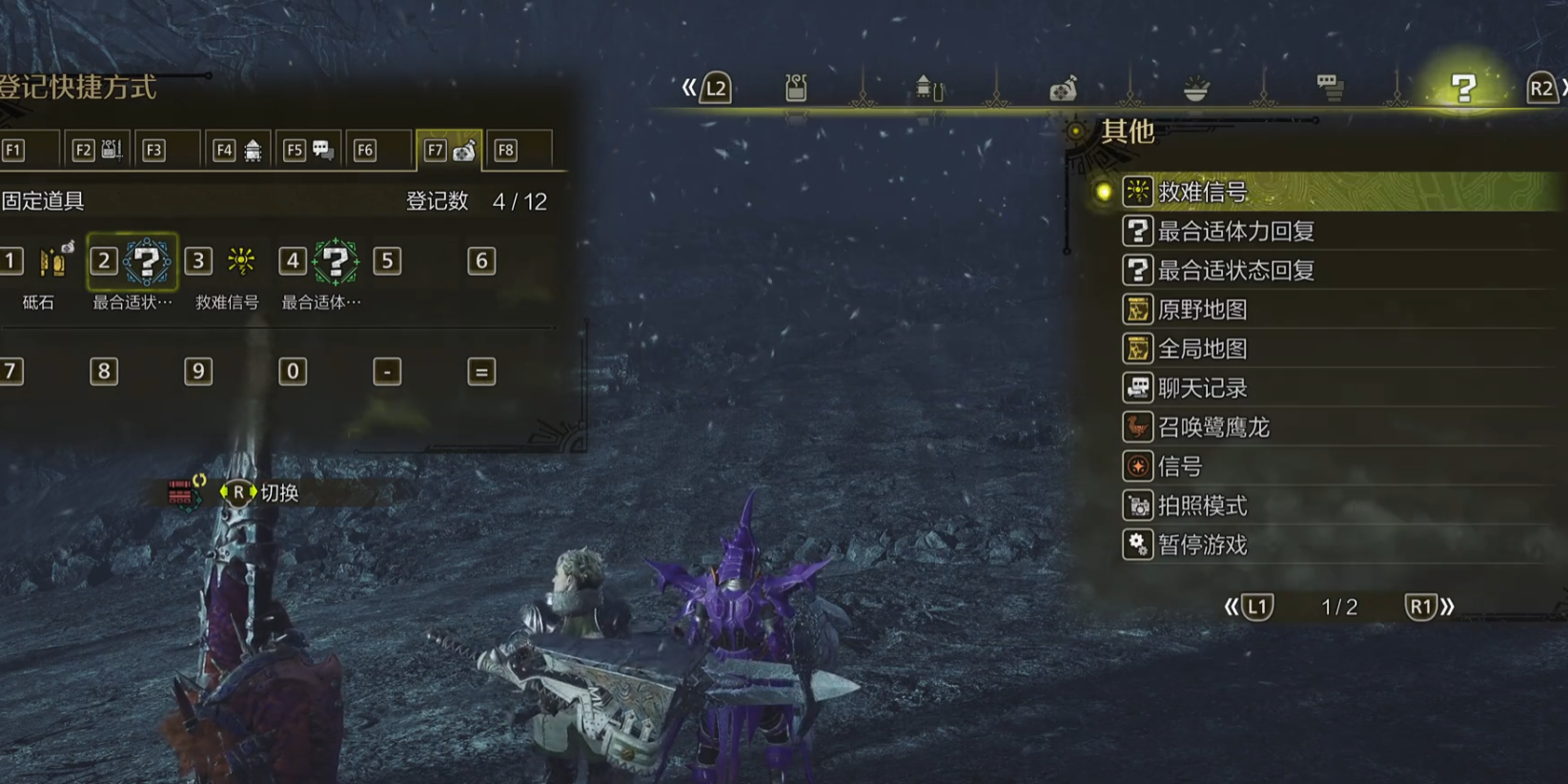This screenshot has width=1568, height=784.
Task: Open 聊天记录 entry
Action: [x=1202, y=387]
